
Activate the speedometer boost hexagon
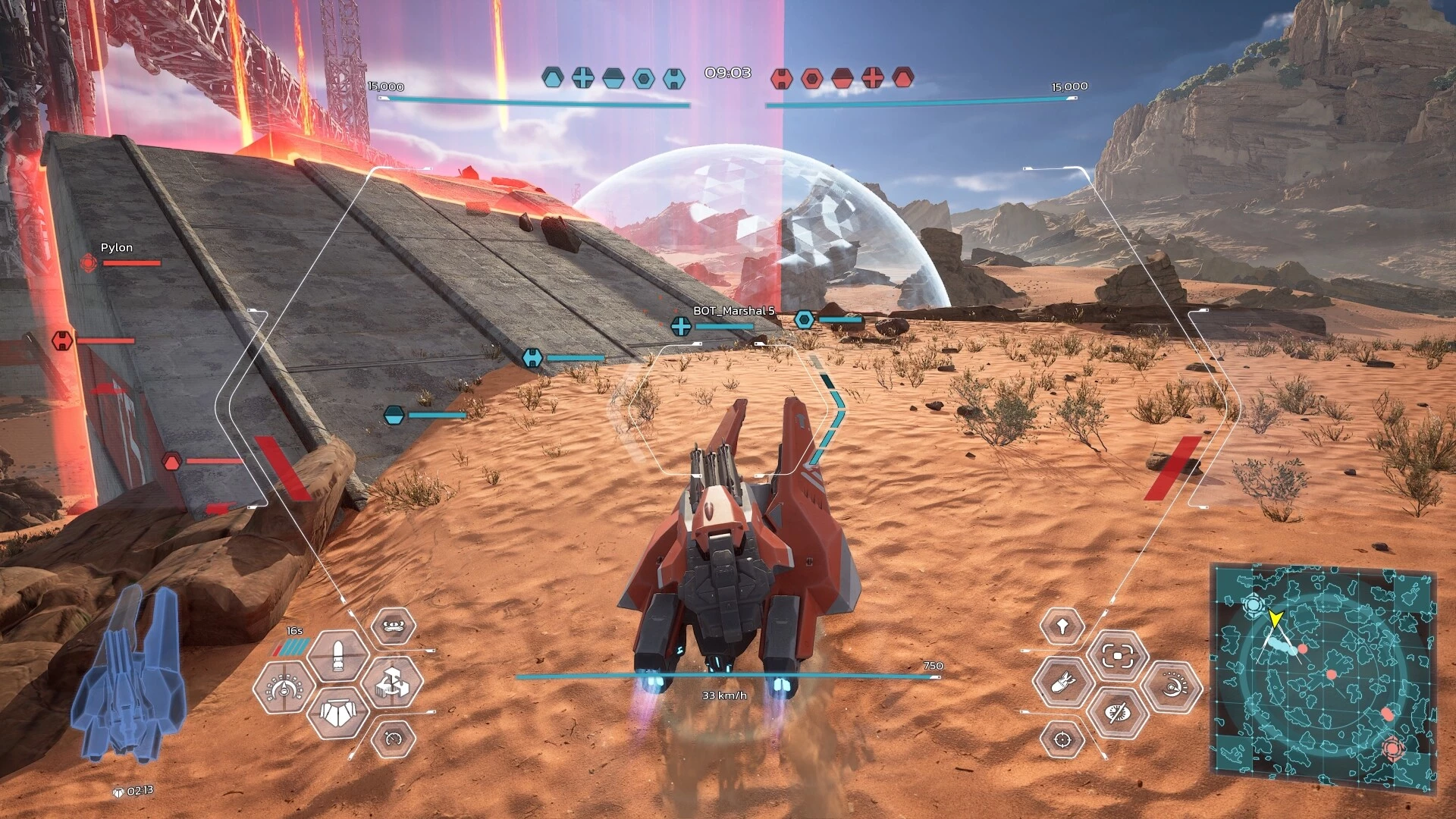393,738
